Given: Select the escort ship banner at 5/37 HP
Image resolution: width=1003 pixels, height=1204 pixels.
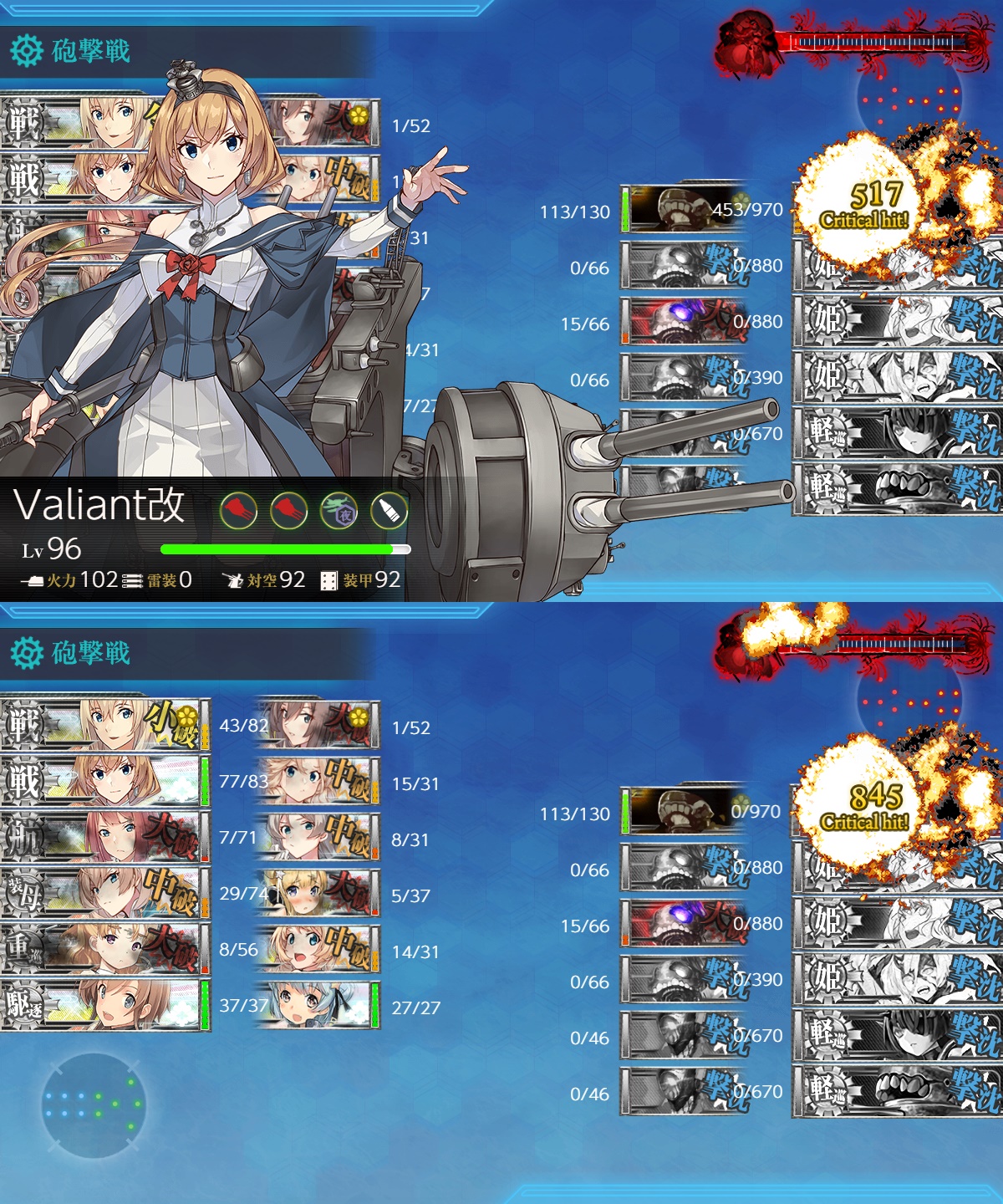Looking at the screenshot, I should pos(318,894).
